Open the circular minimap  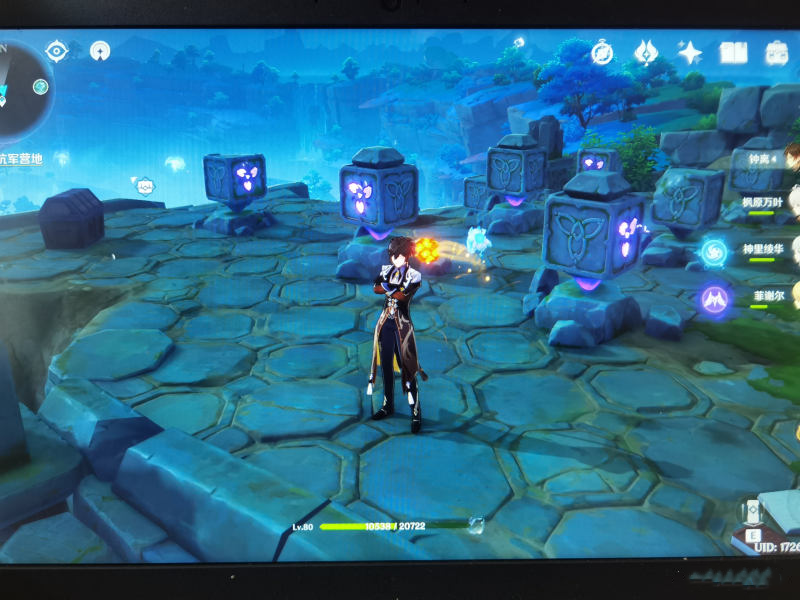click(x=20, y=87)
